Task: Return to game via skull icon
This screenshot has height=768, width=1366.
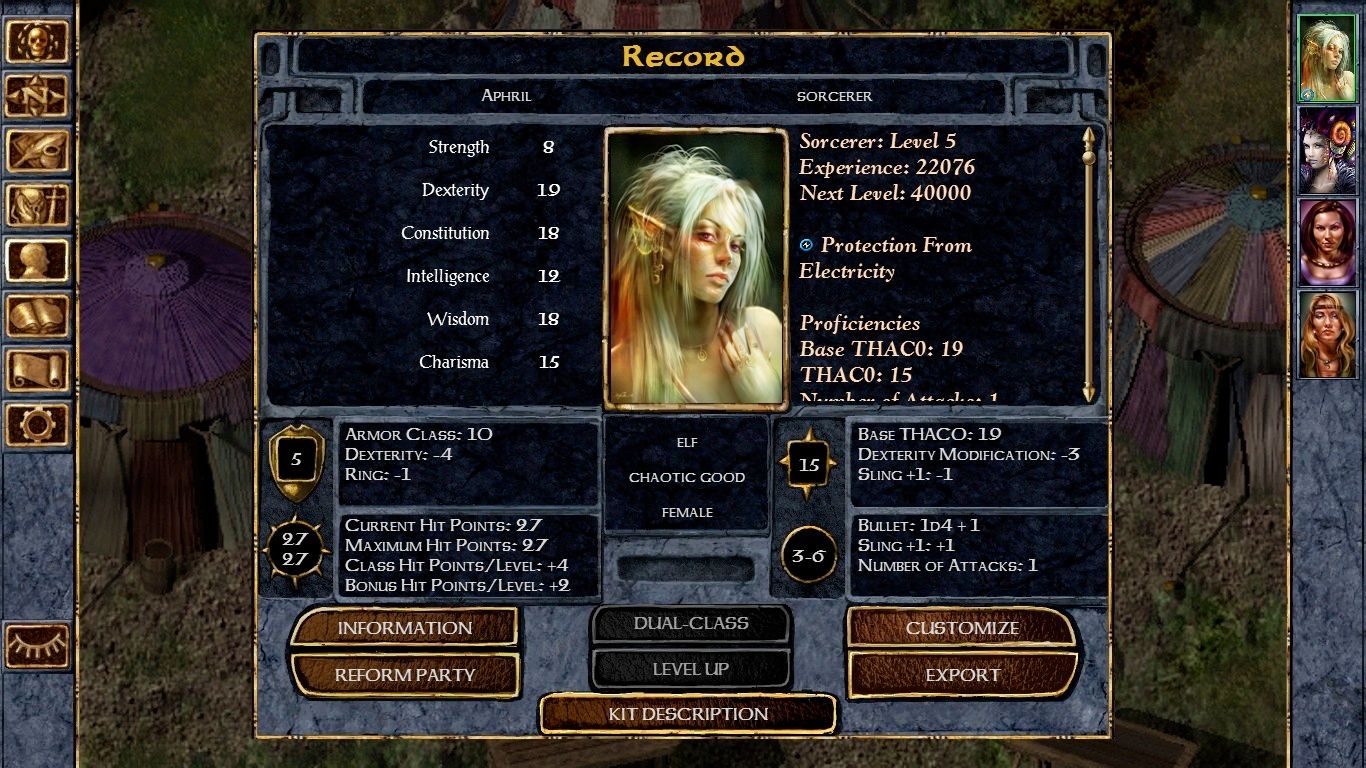Action: (38, 42)
